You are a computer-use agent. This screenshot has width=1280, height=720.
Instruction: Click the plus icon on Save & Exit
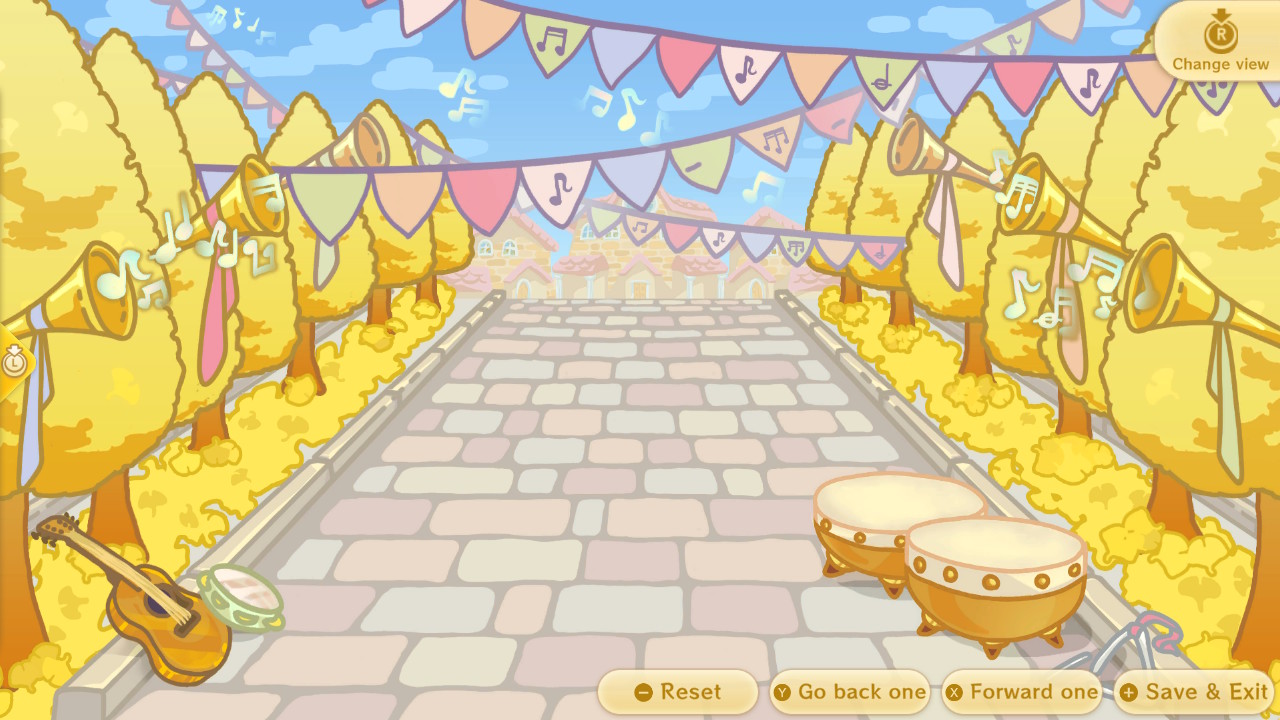pyautogui.click(x=1131, y=691)
